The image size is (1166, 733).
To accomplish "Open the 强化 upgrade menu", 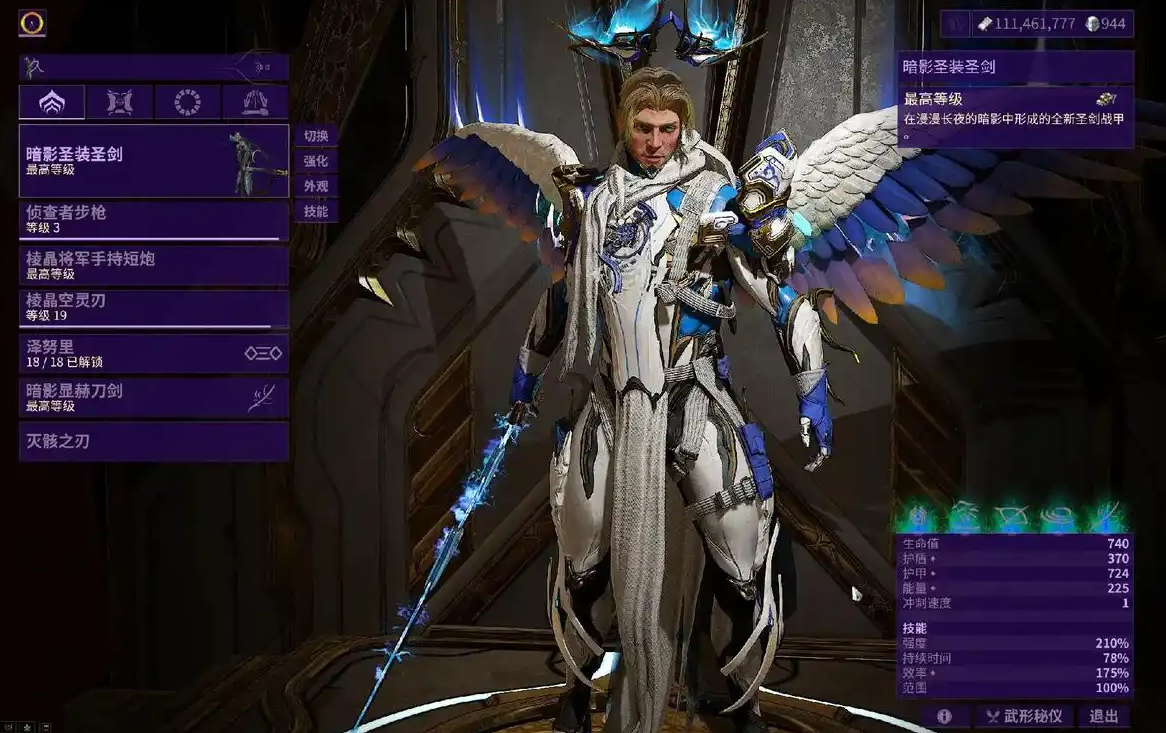I will pos(316,161).
